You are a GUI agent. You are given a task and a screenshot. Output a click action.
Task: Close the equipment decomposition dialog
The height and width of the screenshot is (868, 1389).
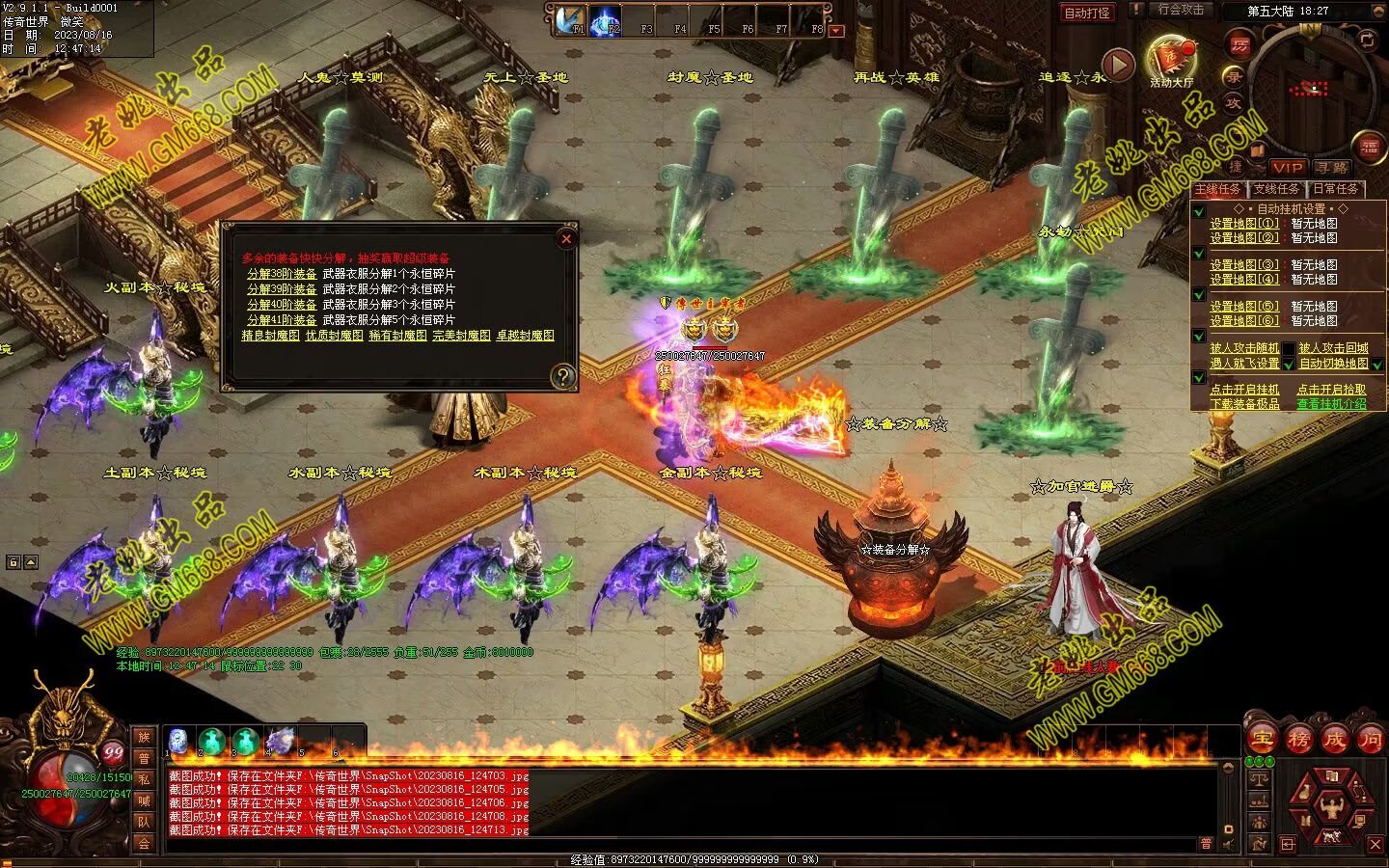coord(567,238)
